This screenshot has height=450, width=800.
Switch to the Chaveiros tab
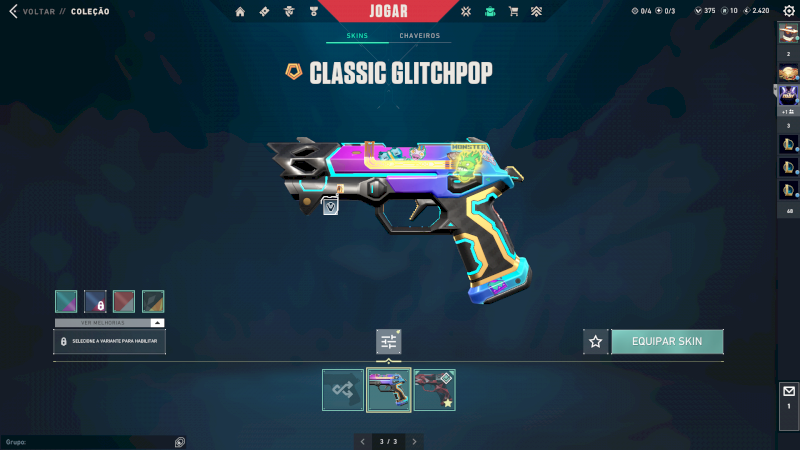pos(419,36)
